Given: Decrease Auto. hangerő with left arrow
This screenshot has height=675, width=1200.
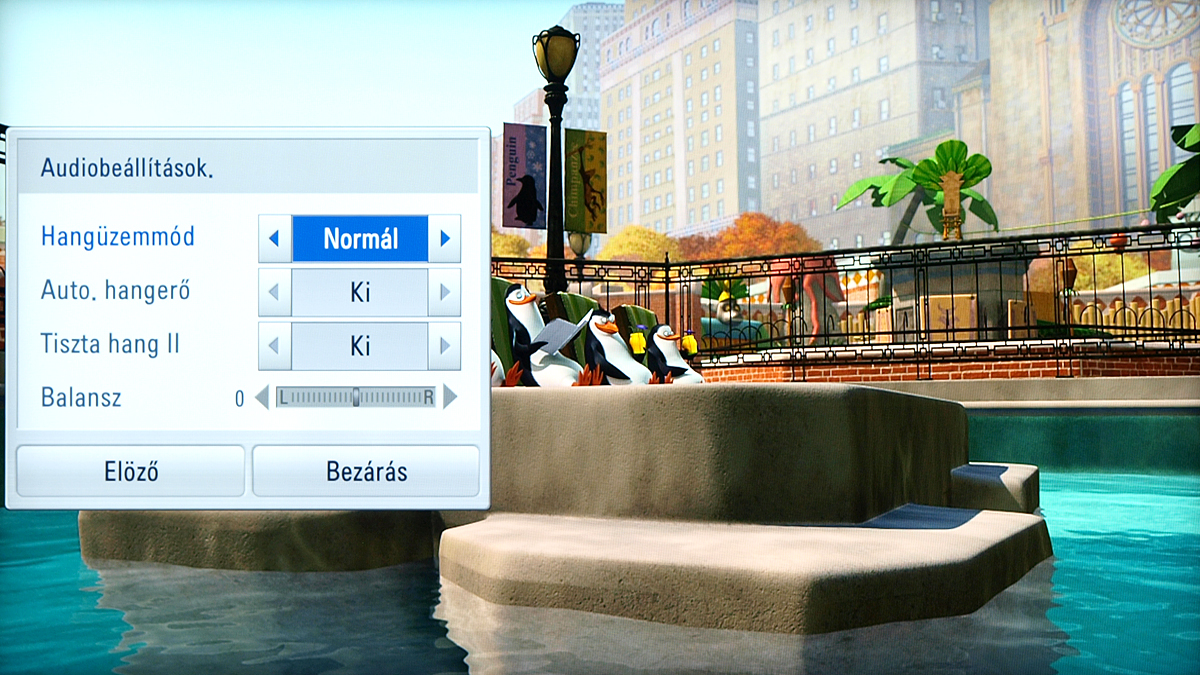Looking at the screenshot, I should tap(275, 293).
